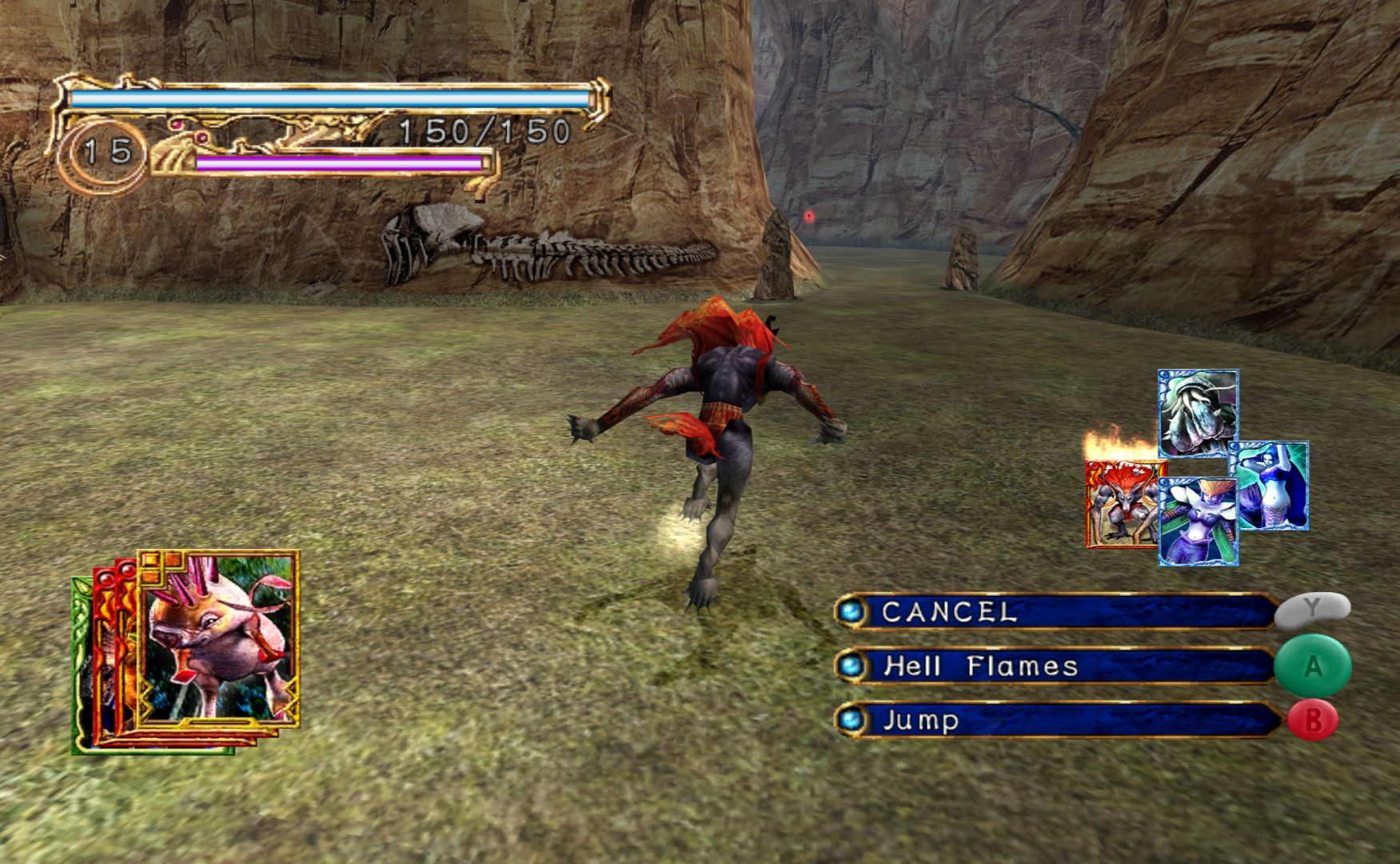Screen dimensions: 1400x864
Task: Choose the Jump command
Action: coord(1055,720)
